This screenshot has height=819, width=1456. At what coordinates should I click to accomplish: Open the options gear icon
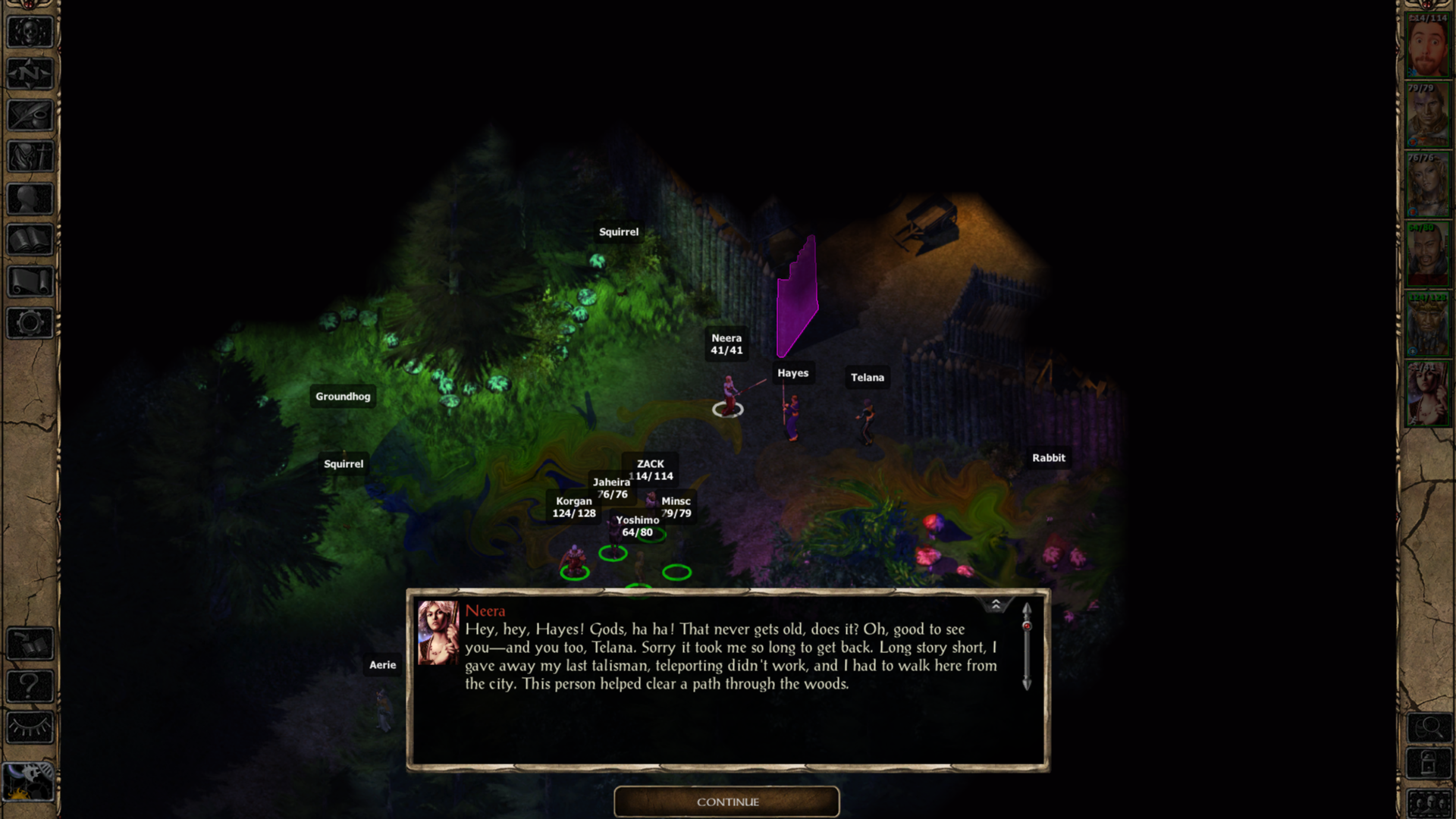(30, 323)
